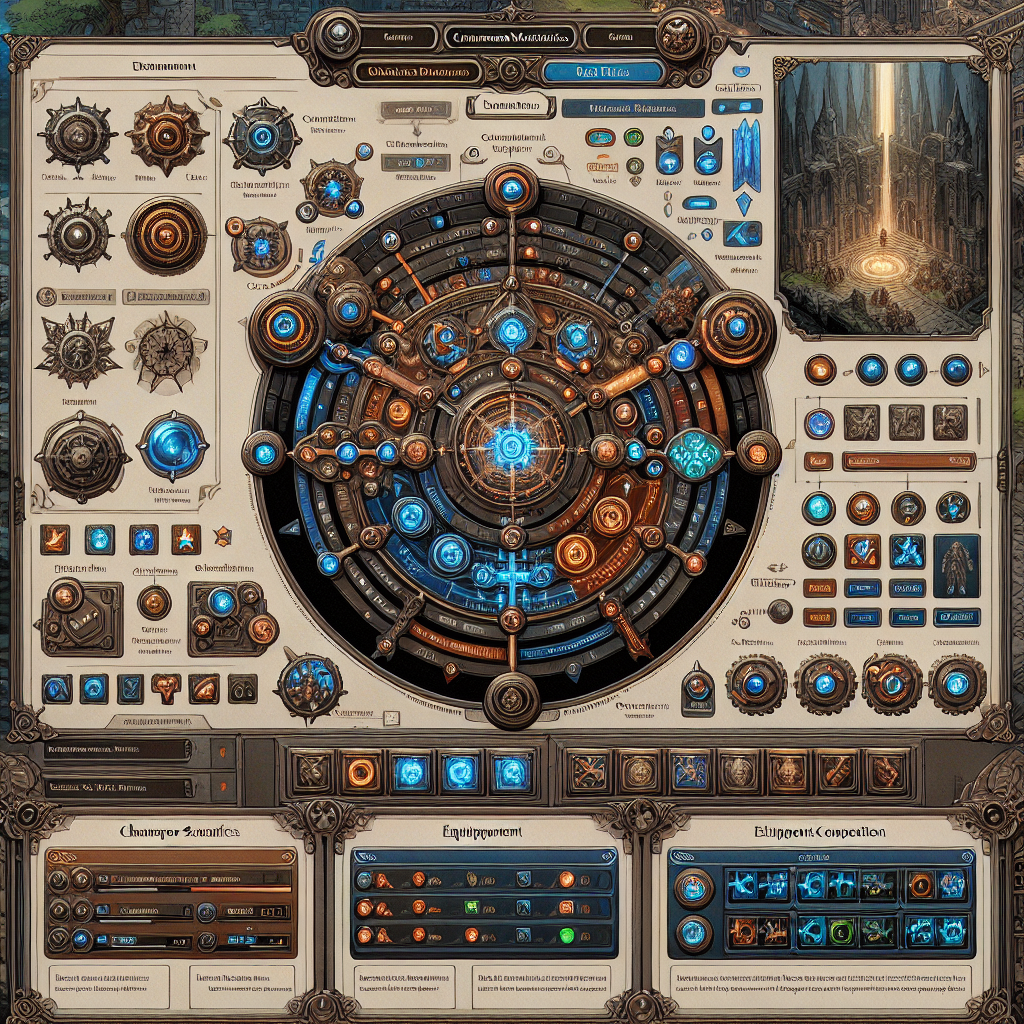
Task: Choose the blue four-point star rune tile
Action: 907,550
